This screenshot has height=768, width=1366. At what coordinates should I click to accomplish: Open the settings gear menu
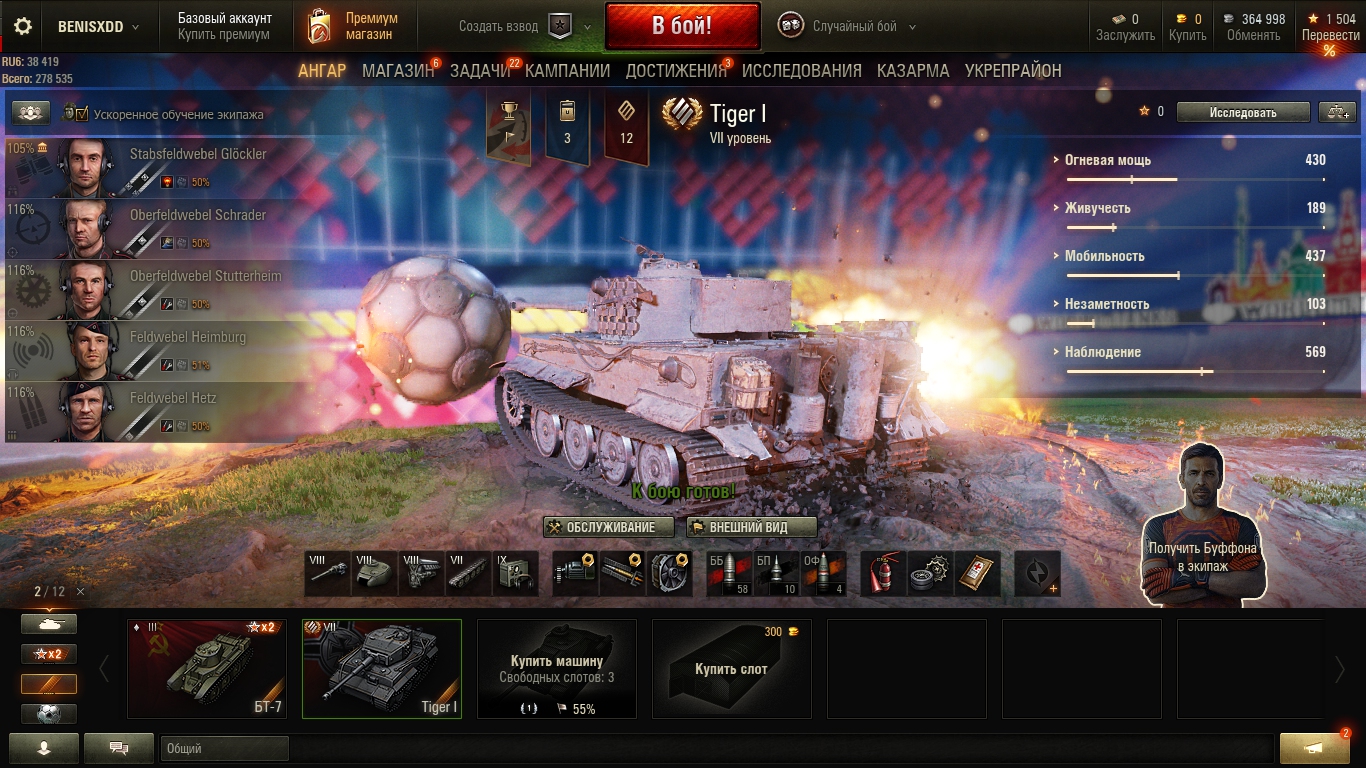(x=23, y=27)
